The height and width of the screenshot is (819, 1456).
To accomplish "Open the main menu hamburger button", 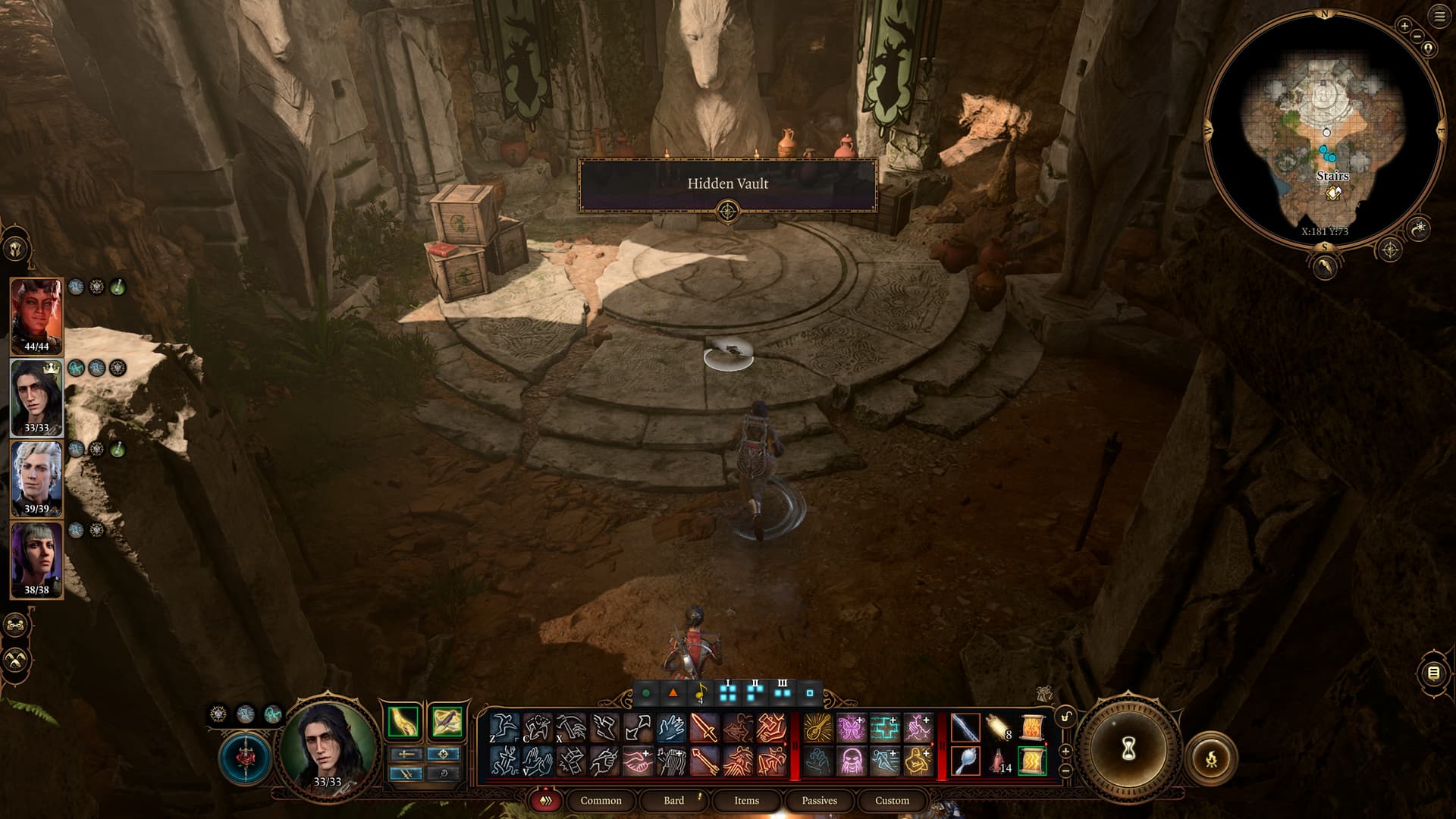I will [1439, 17].
